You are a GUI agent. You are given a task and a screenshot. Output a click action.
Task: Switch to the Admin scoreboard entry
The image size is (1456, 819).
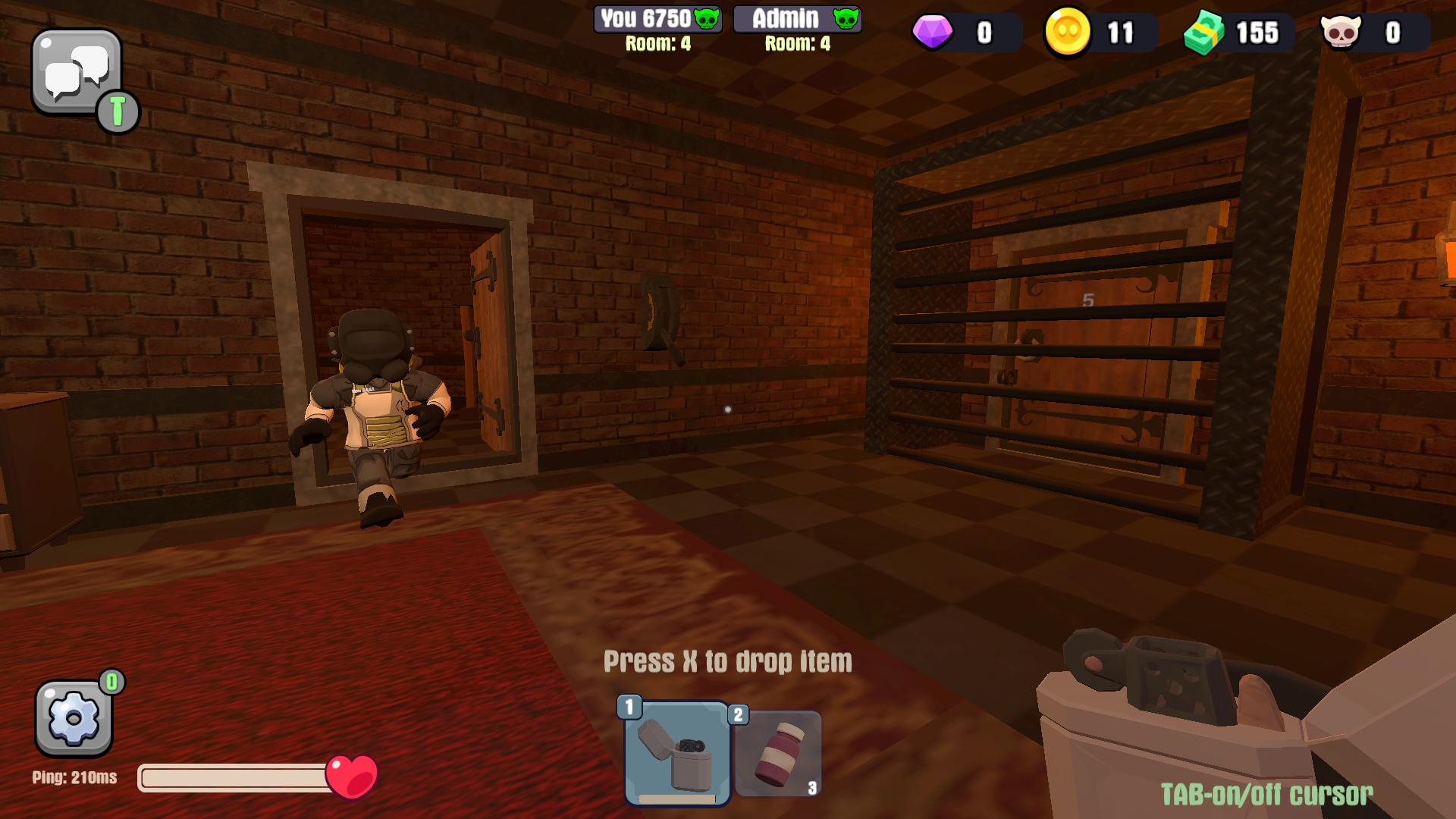[x=799, y=19]
